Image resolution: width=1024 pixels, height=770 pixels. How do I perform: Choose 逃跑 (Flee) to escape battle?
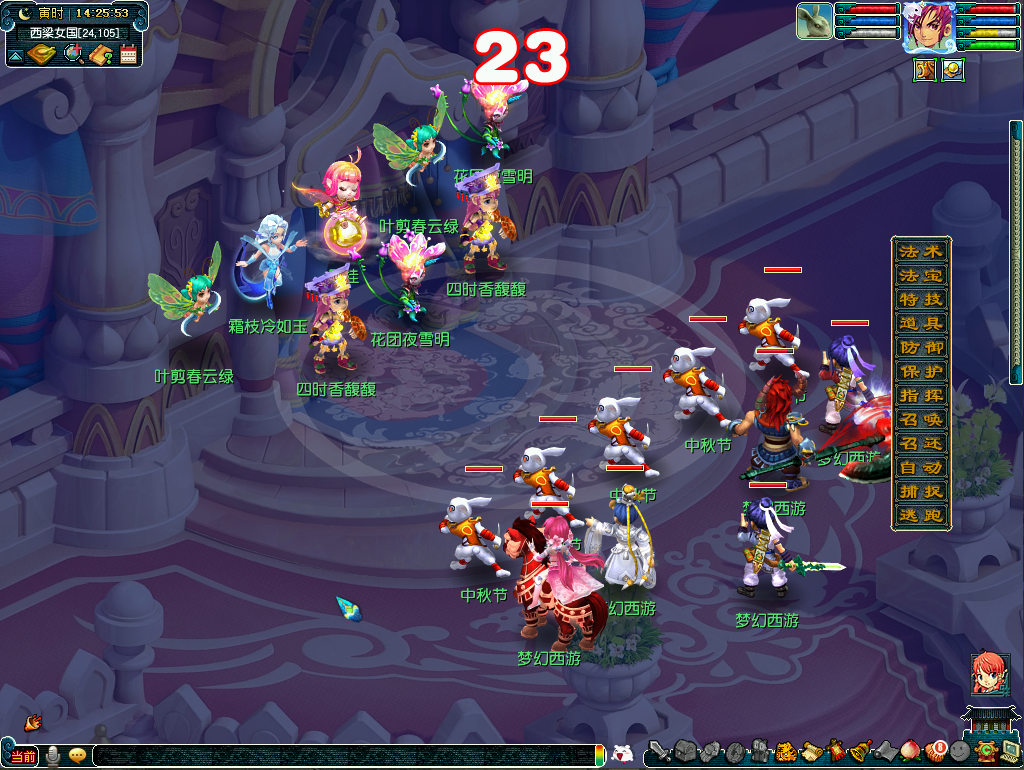click(920, 516)
